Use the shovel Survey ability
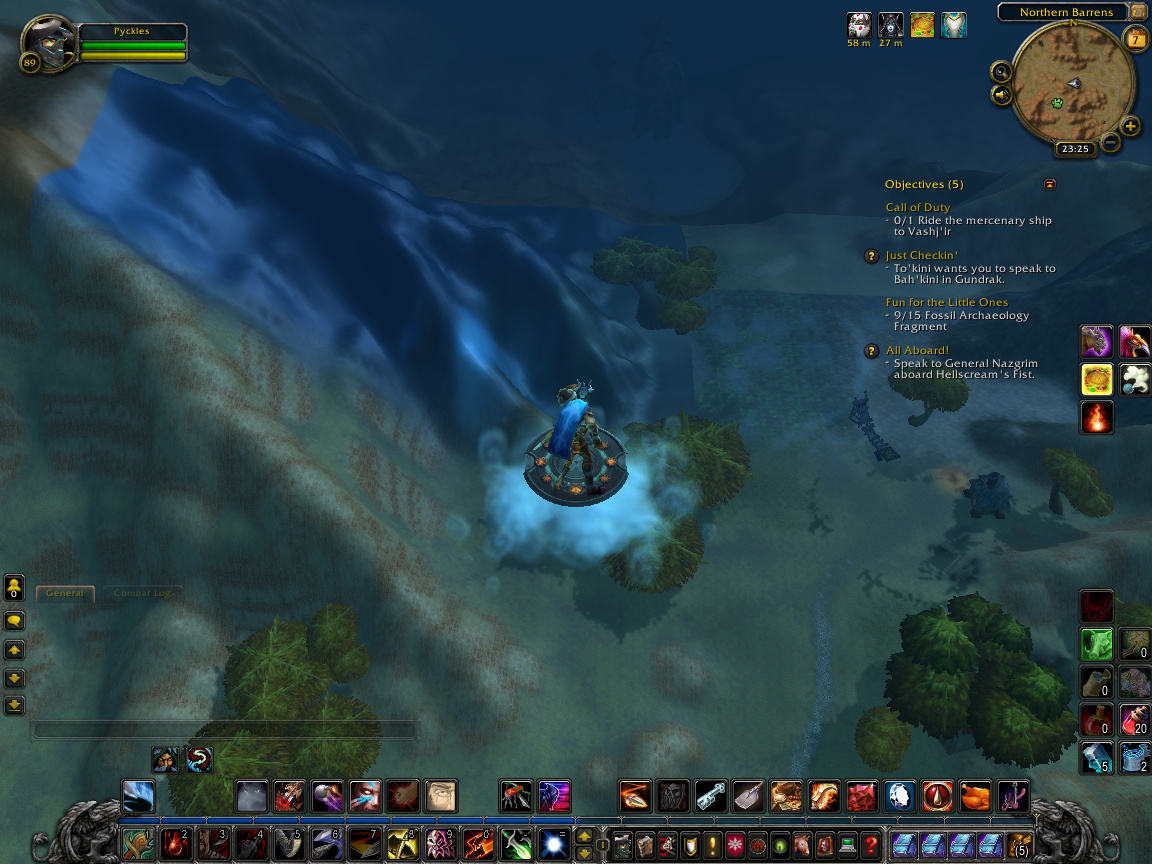The image size is (1152, 864). (x=748, y=796)
